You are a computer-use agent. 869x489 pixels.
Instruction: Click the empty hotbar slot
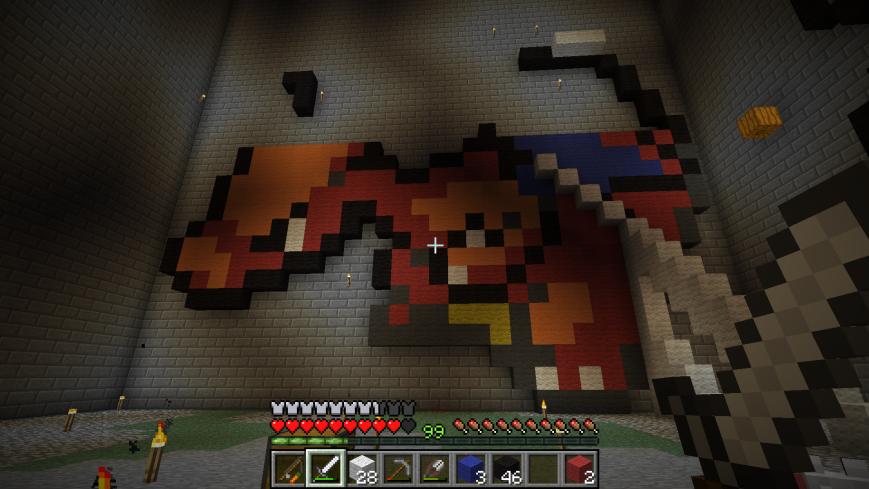pos(543,467)
